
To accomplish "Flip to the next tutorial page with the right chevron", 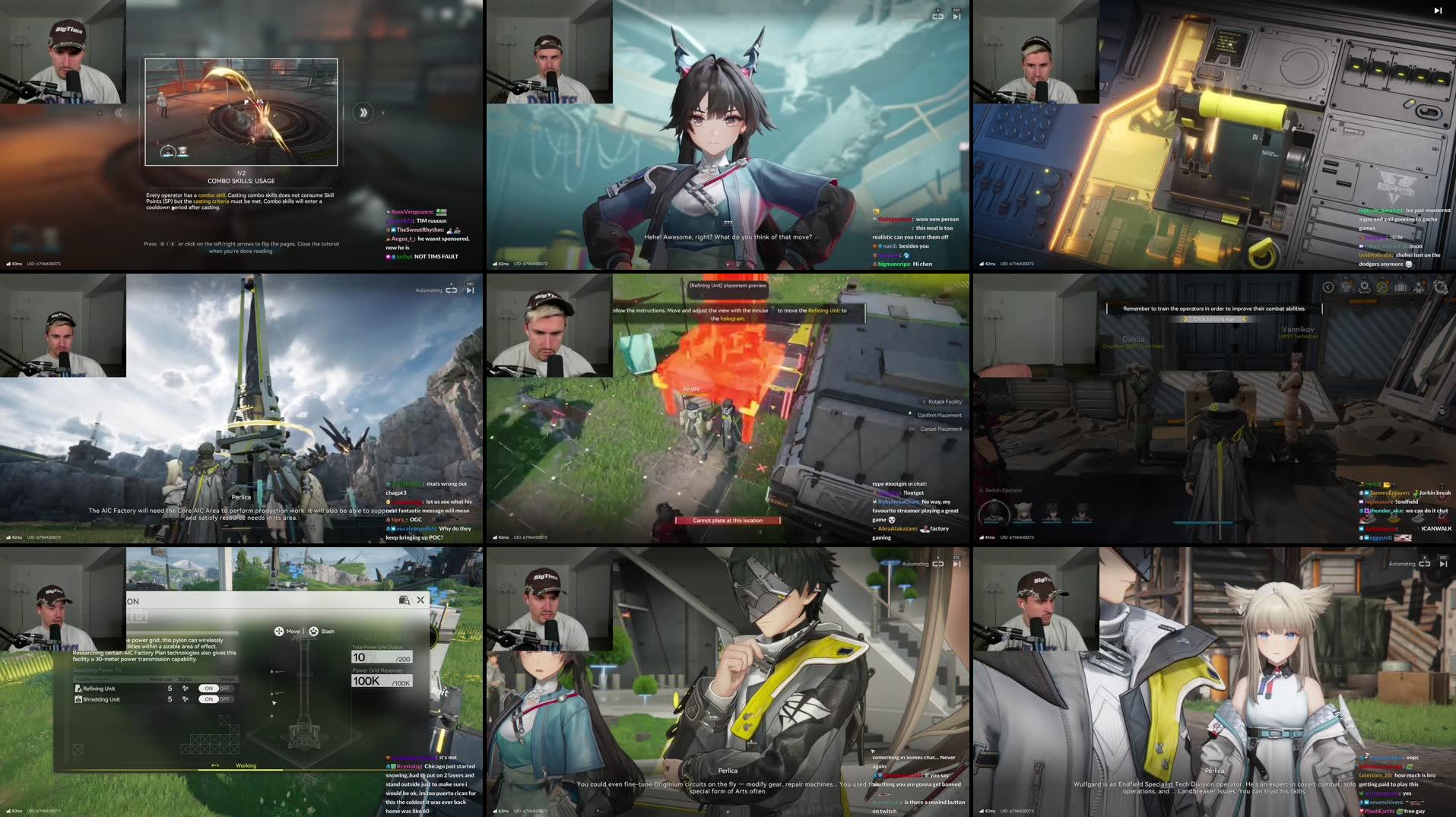I will click(364, 111).
